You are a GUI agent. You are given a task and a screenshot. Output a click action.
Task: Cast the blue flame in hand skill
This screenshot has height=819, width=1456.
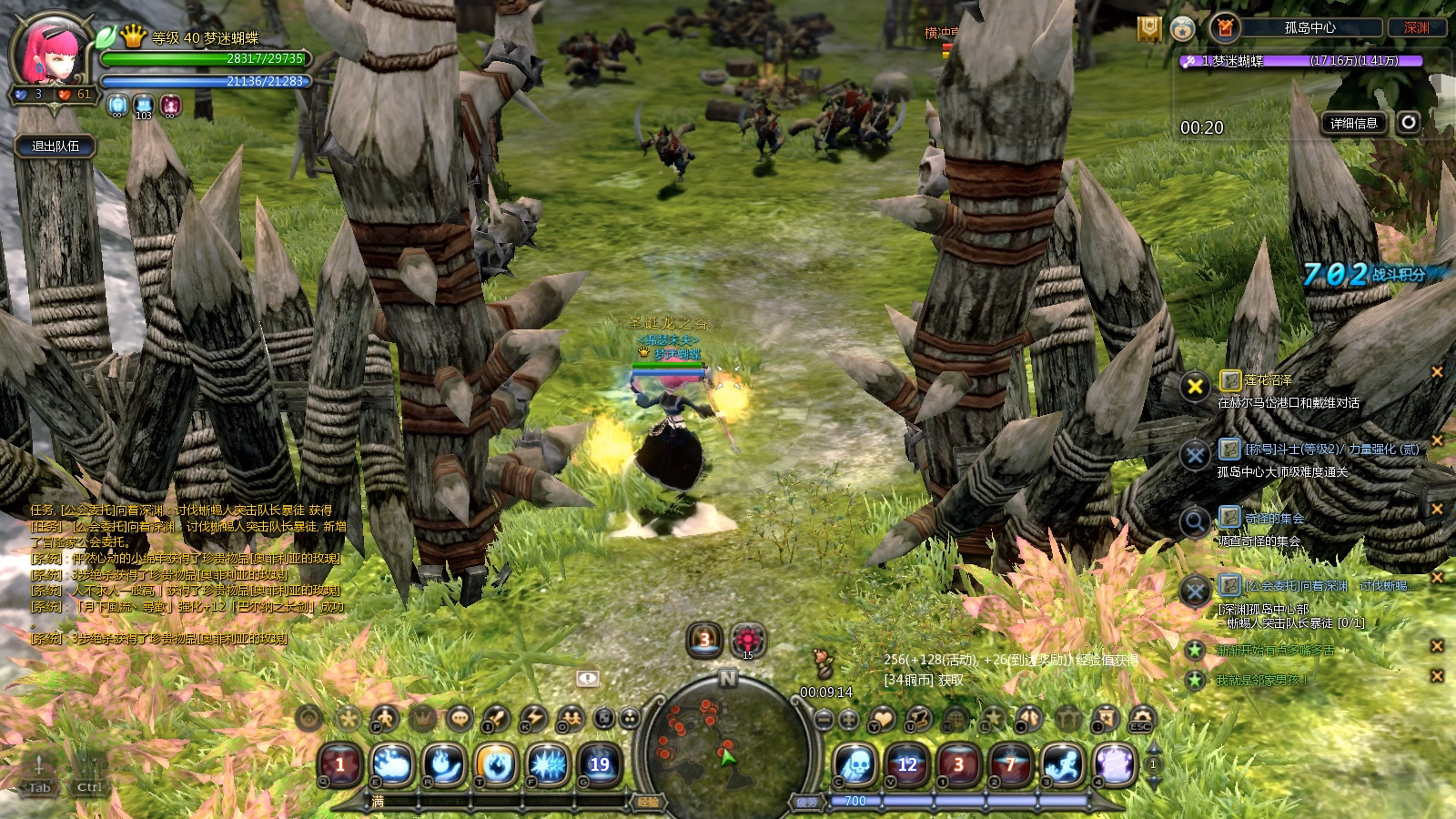pyautogui.click(x=444, y=764)
